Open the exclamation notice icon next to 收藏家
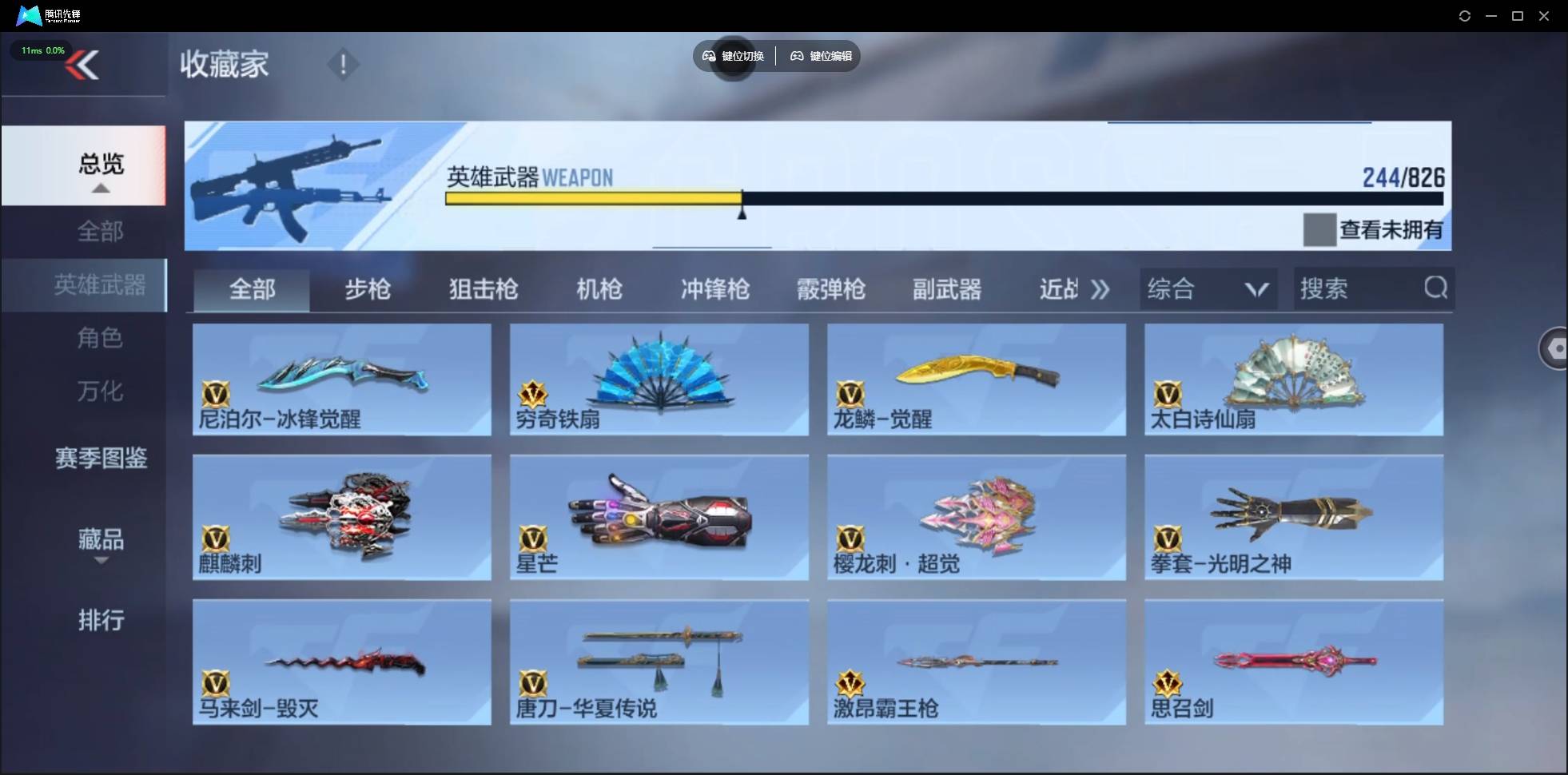1568x775 pixels. point(344,64)
